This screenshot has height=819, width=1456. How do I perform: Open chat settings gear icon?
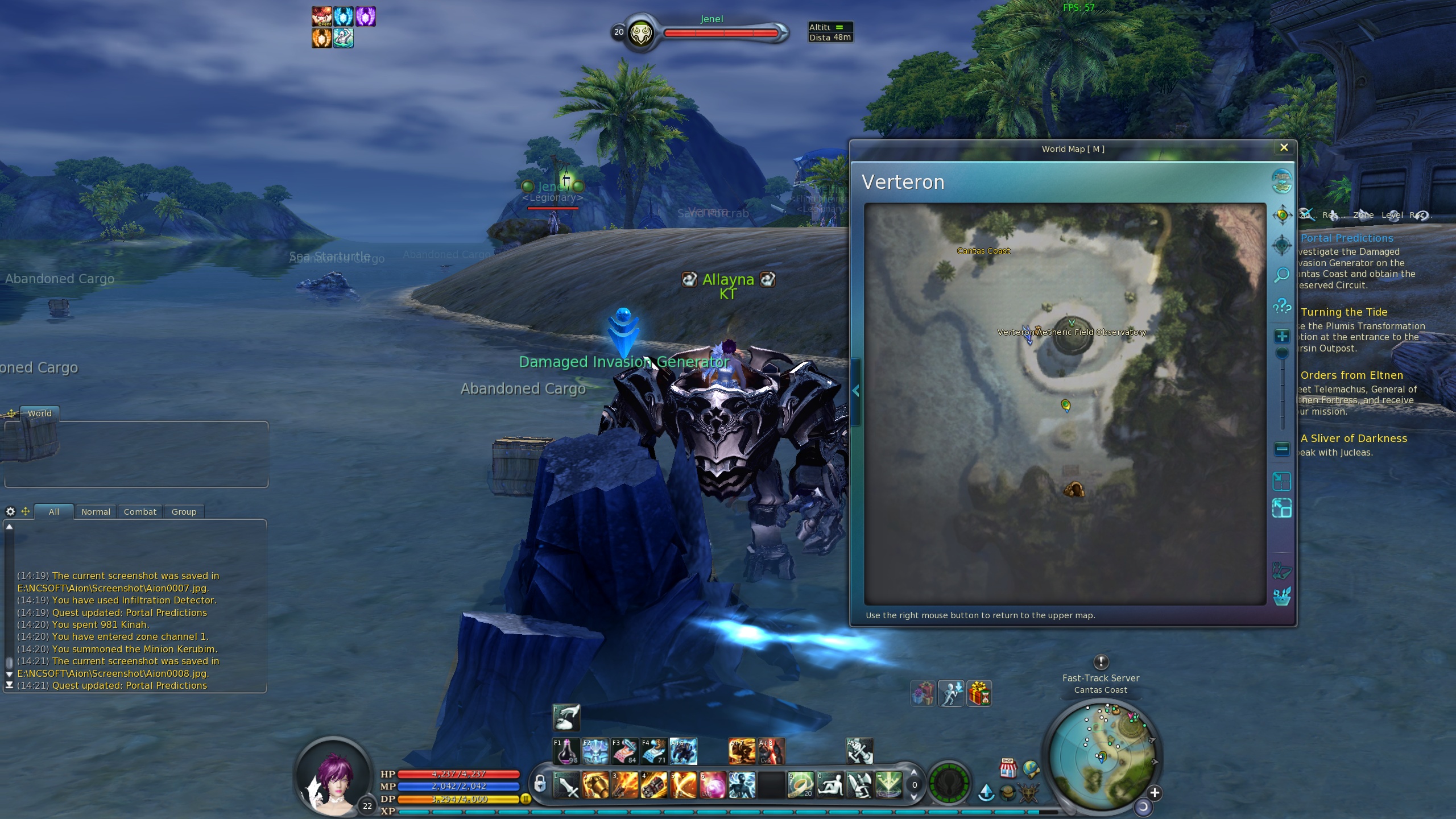(x=10, y=512)
